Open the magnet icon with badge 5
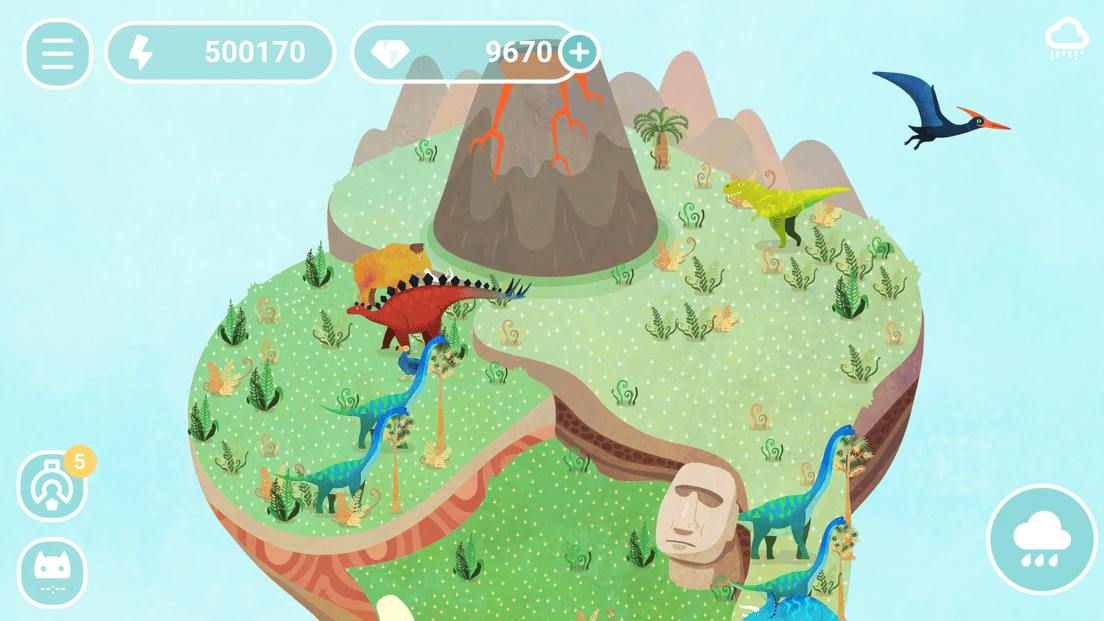Viewport: 1104px width, 621px height. (52, 487)
